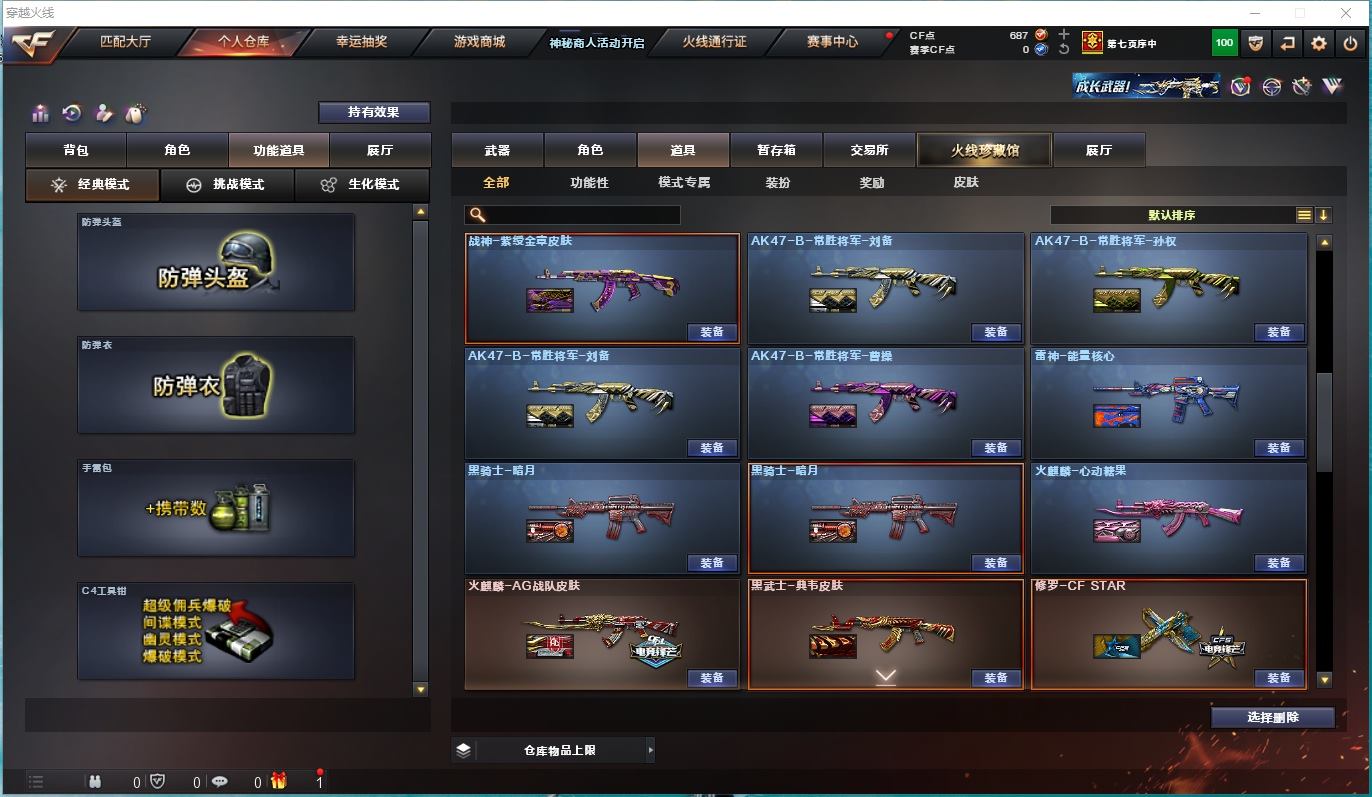Pick the 防弹衣 body armor item

click(x=216, y=386)
